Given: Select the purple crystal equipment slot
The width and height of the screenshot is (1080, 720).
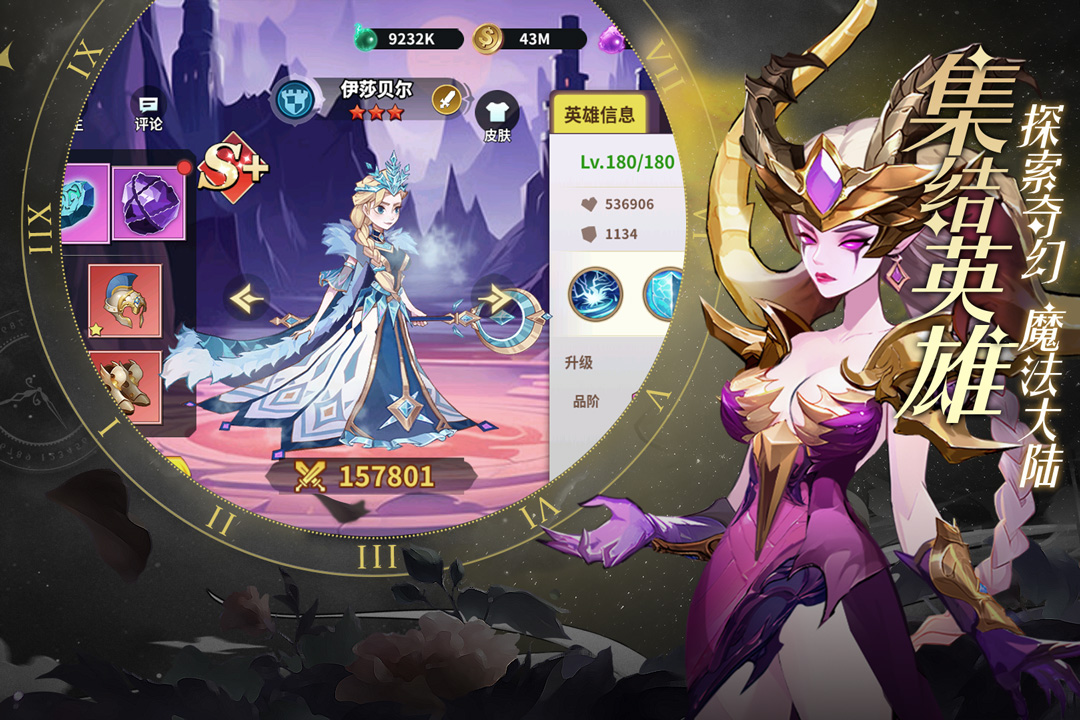Looking at the screenshot, I should (149, 203).
